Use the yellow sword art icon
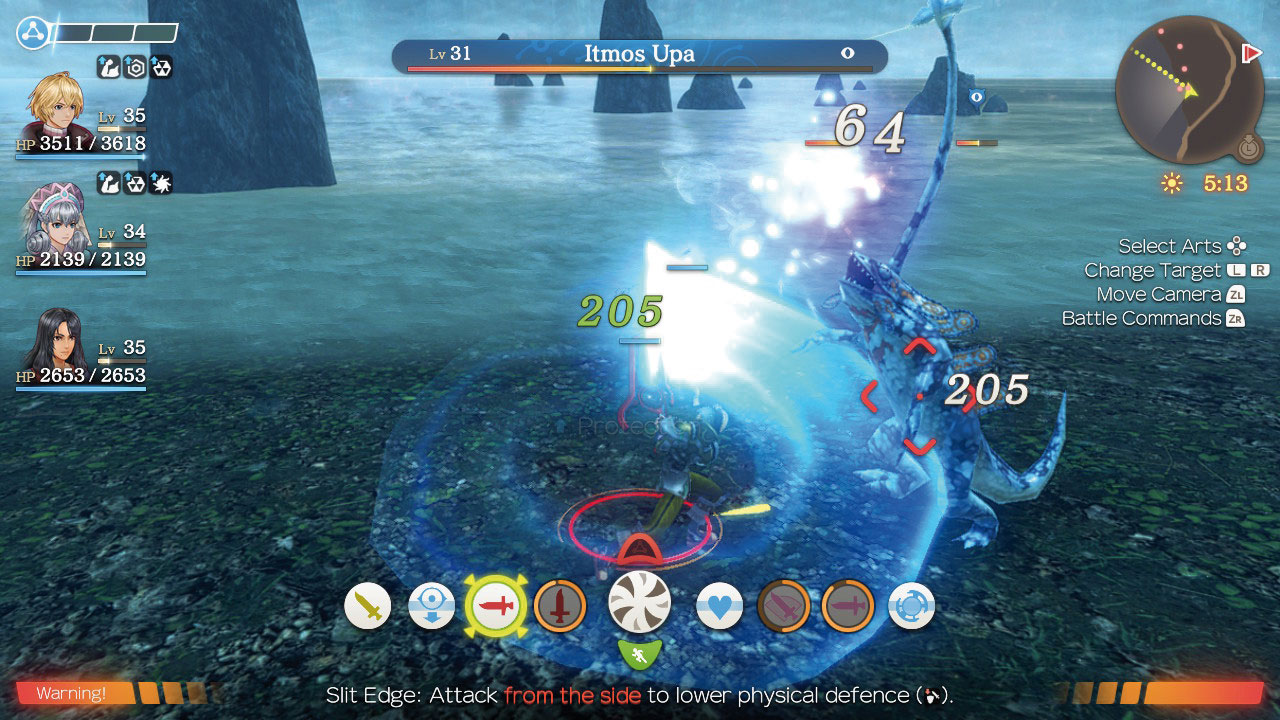The width and height of the screenshot is (1280, 720). tap(368, 606)
